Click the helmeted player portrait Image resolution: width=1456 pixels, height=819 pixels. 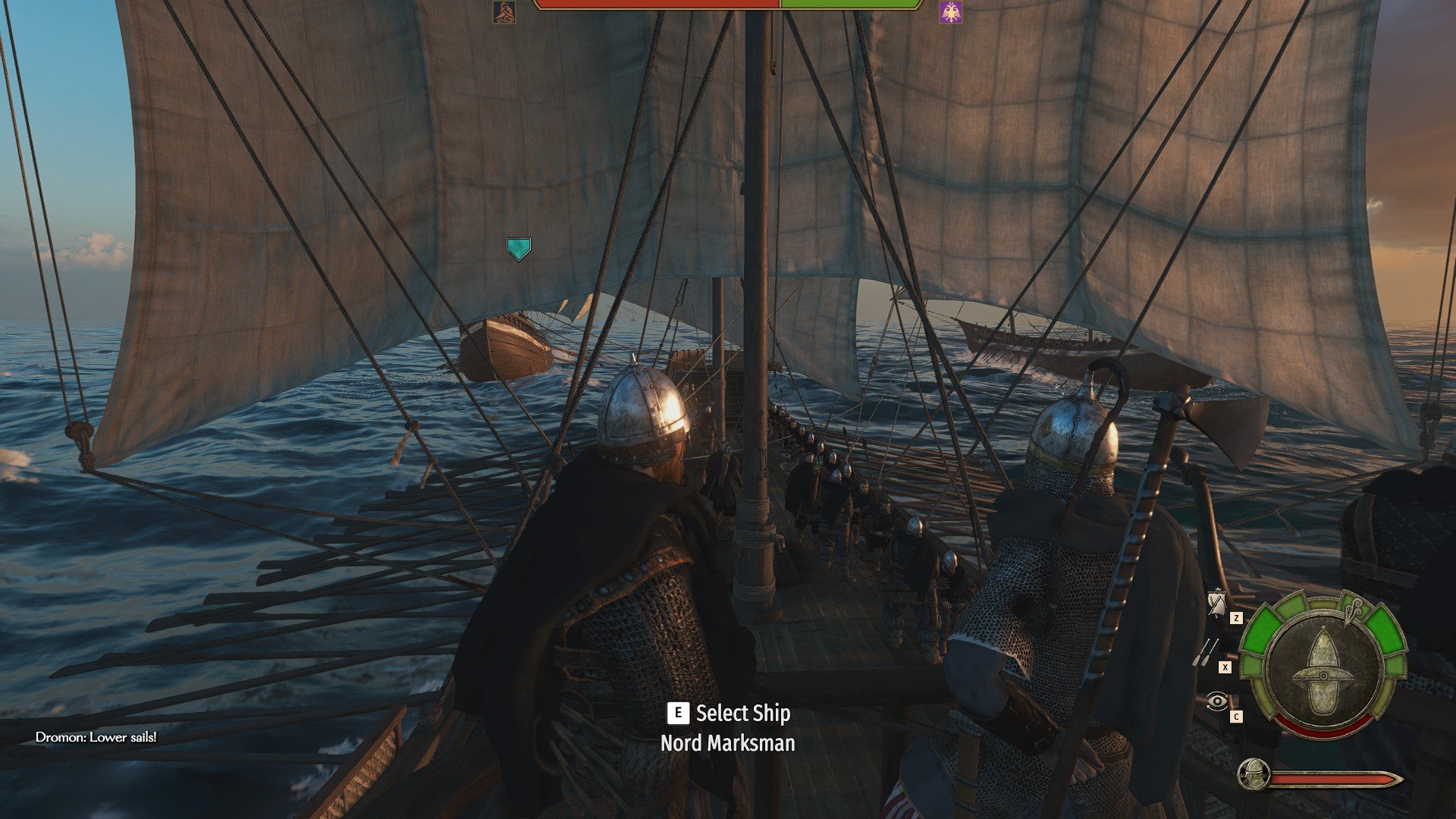[1253, 774]
